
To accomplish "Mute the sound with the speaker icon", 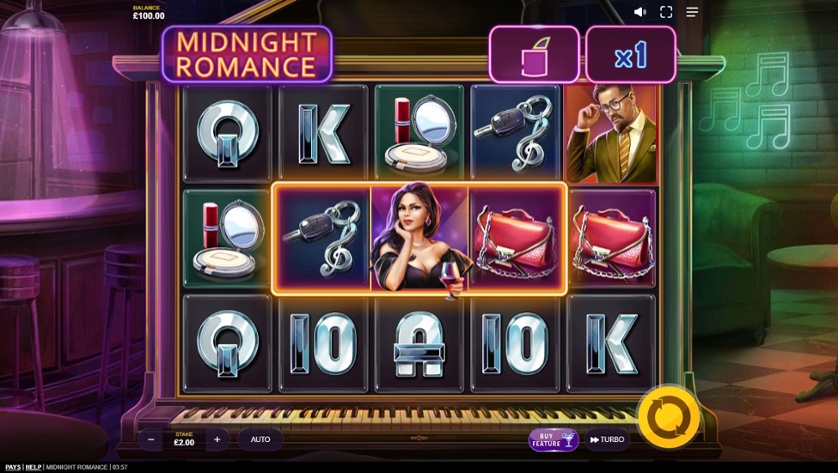I will click(640, 12).
